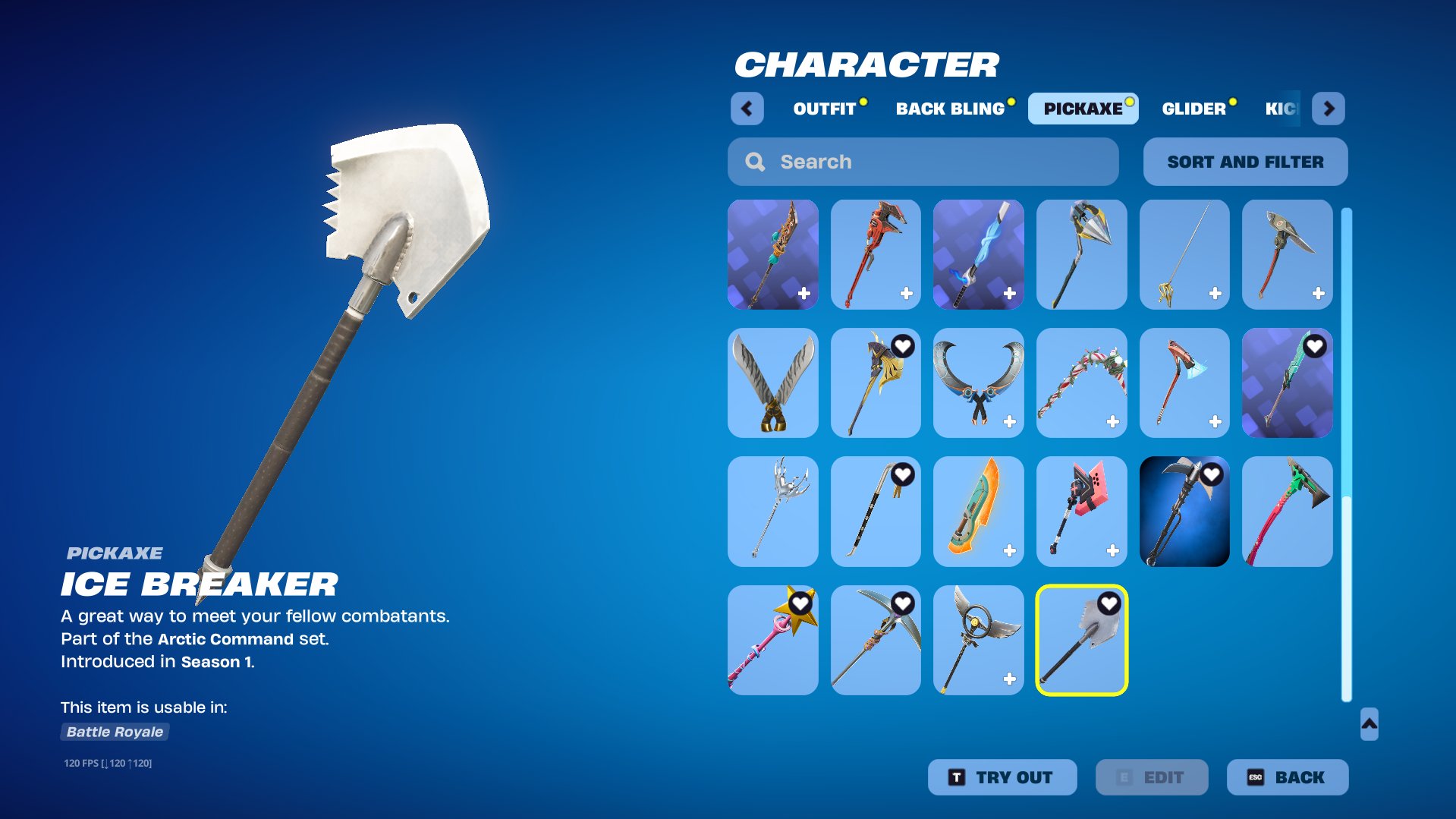Viewport: 1456px width, 819px height.
Task: Select the orange glowing blade pickaxe
Action: click(x=978, y=511)
